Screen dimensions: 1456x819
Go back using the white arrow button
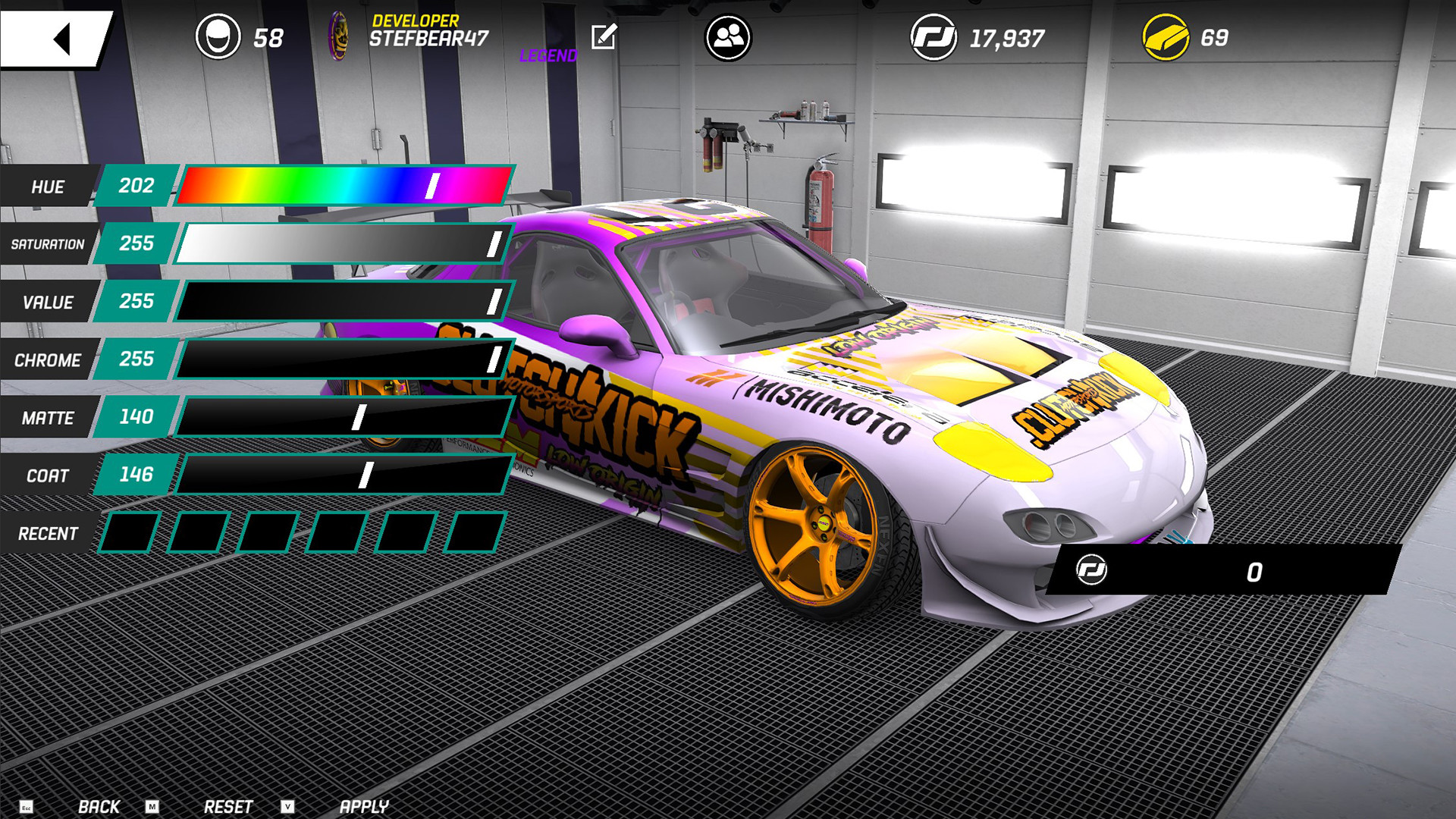(x=57, y=38)
